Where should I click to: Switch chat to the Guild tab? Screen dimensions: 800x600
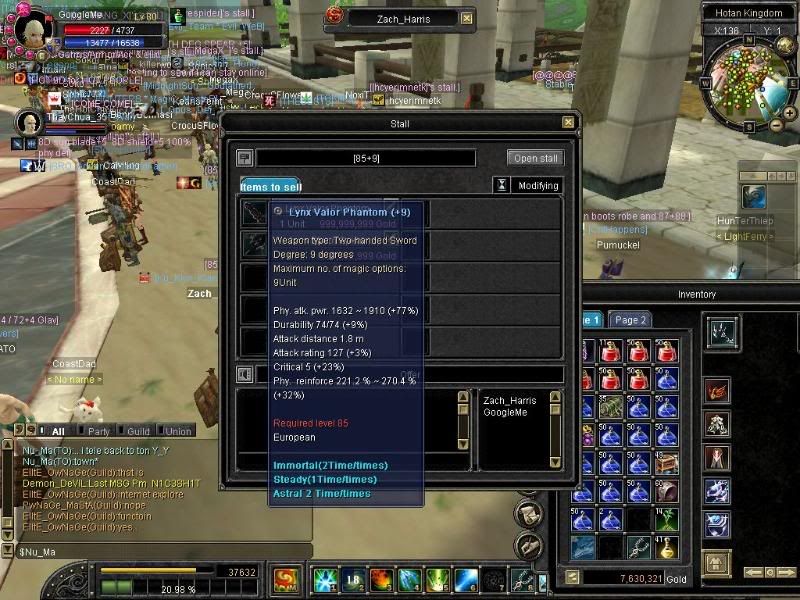click(137, 431)
